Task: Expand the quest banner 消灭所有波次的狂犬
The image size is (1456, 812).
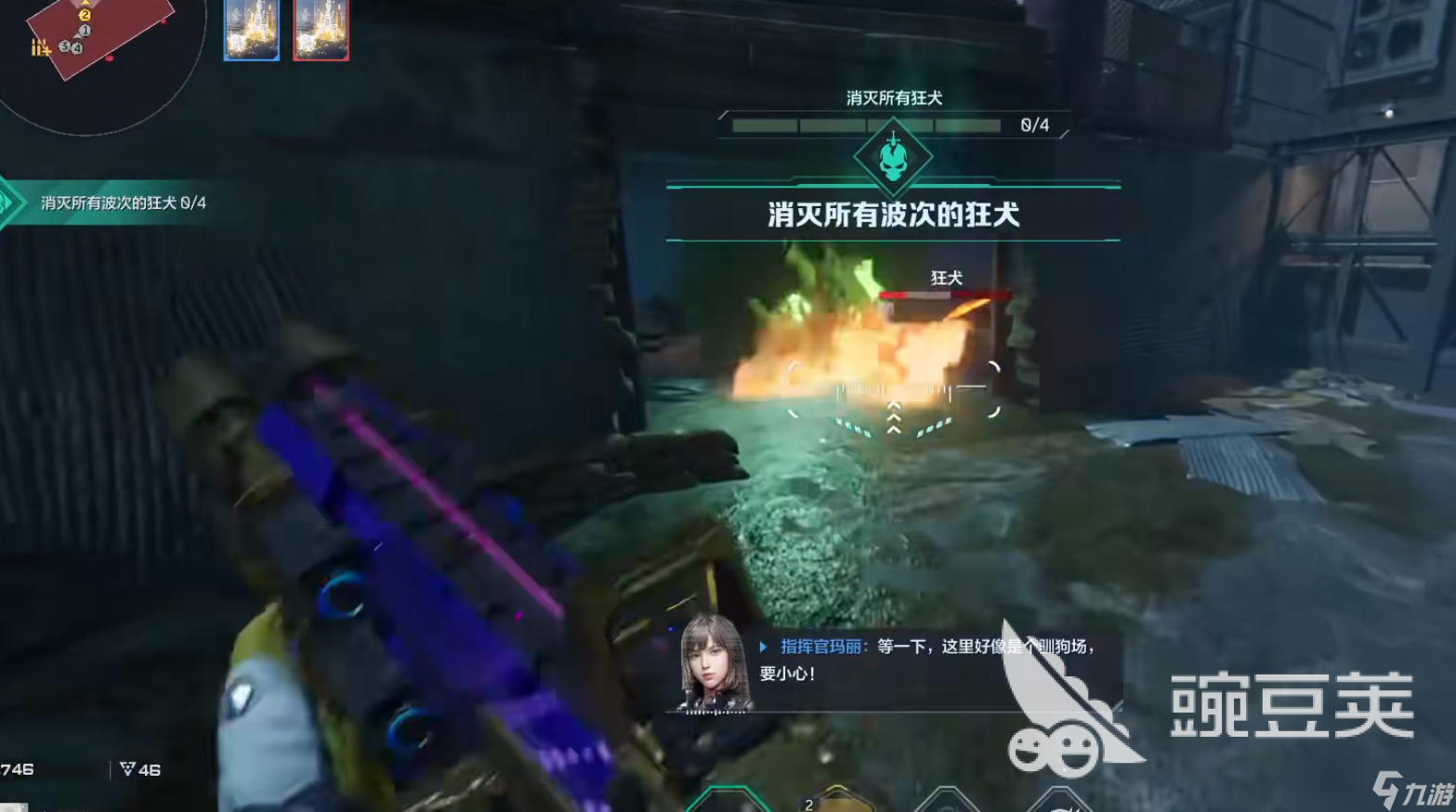Action: (x=894, y=211)
